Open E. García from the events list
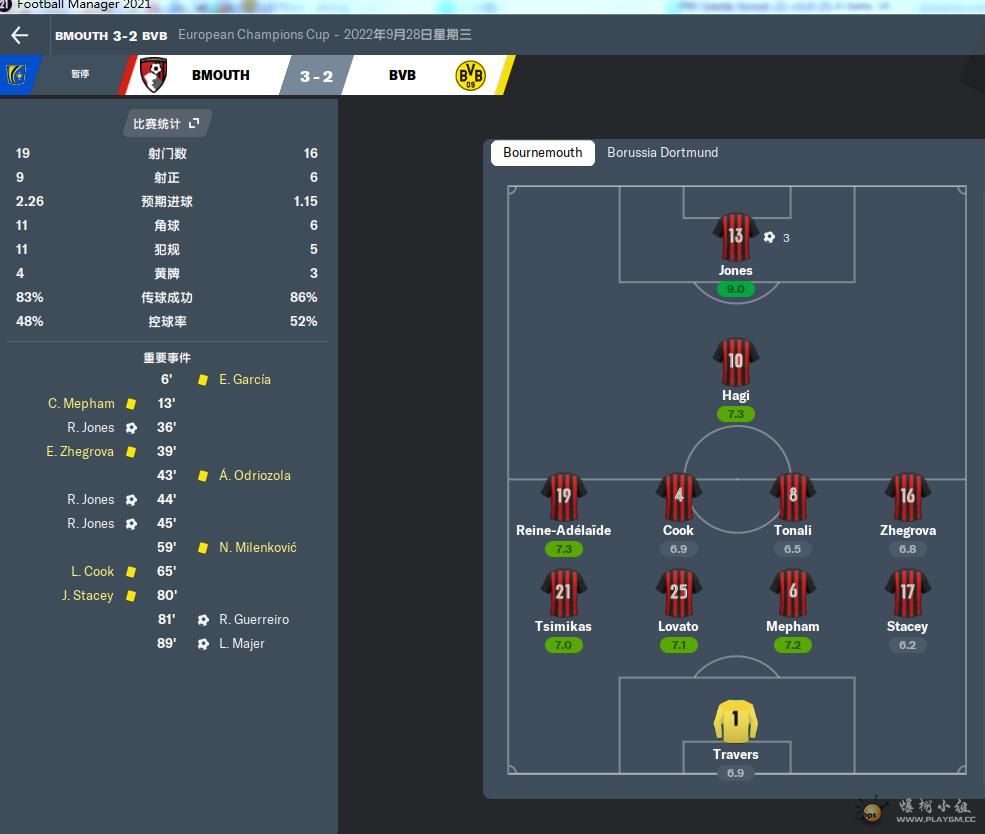 click(x=245, y=380)
